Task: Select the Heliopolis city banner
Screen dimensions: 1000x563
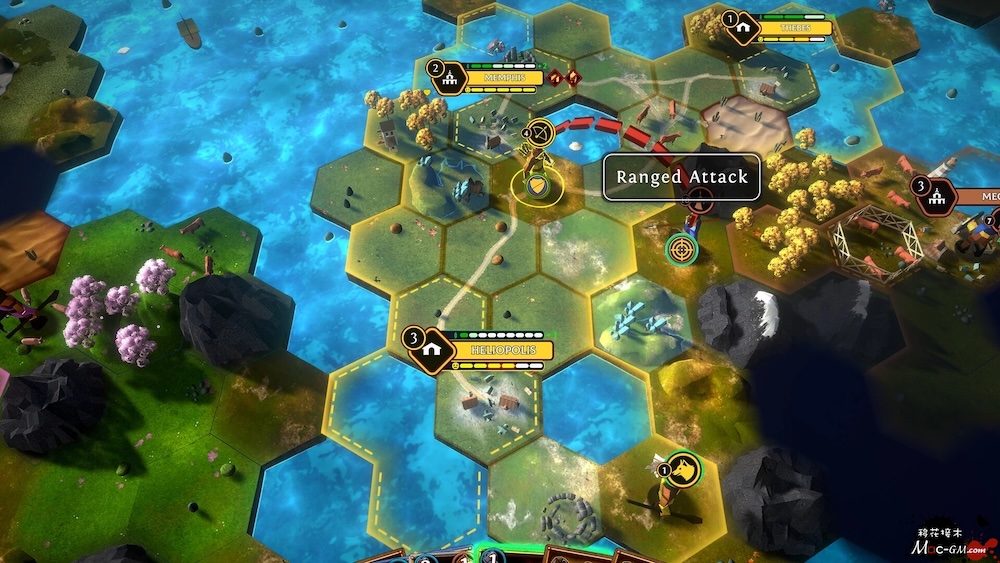Action: click(490, 351)
